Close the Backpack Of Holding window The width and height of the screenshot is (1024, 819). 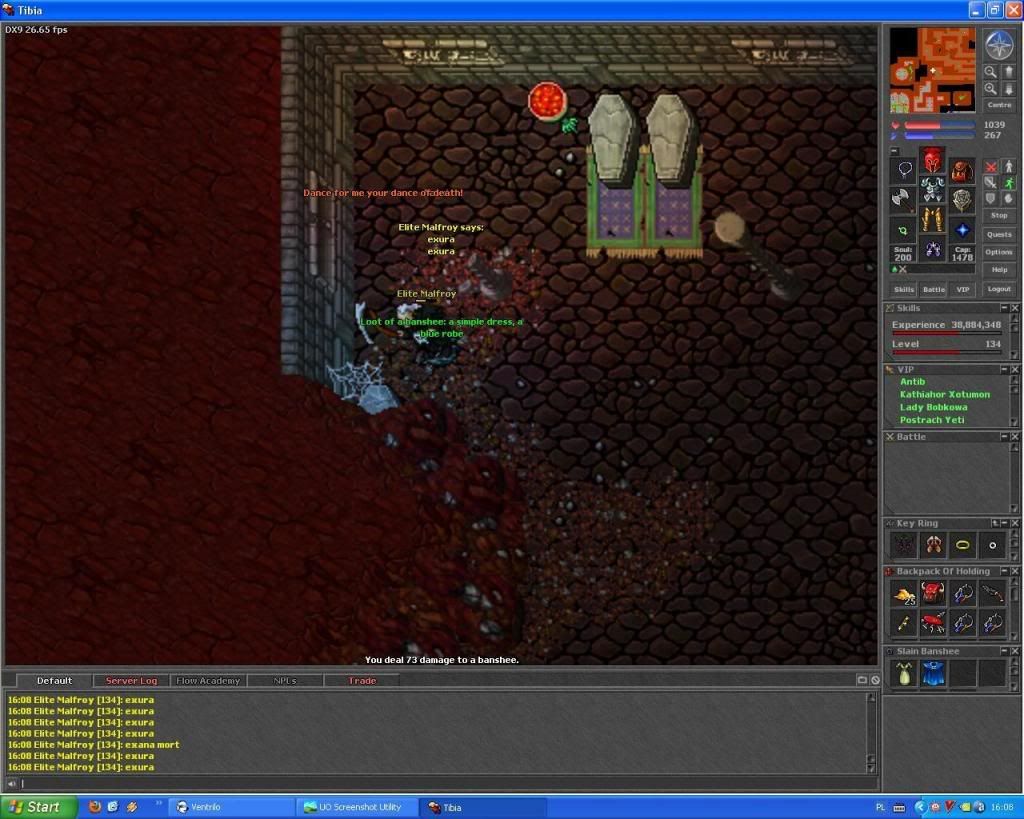(x=1014, y=571)
